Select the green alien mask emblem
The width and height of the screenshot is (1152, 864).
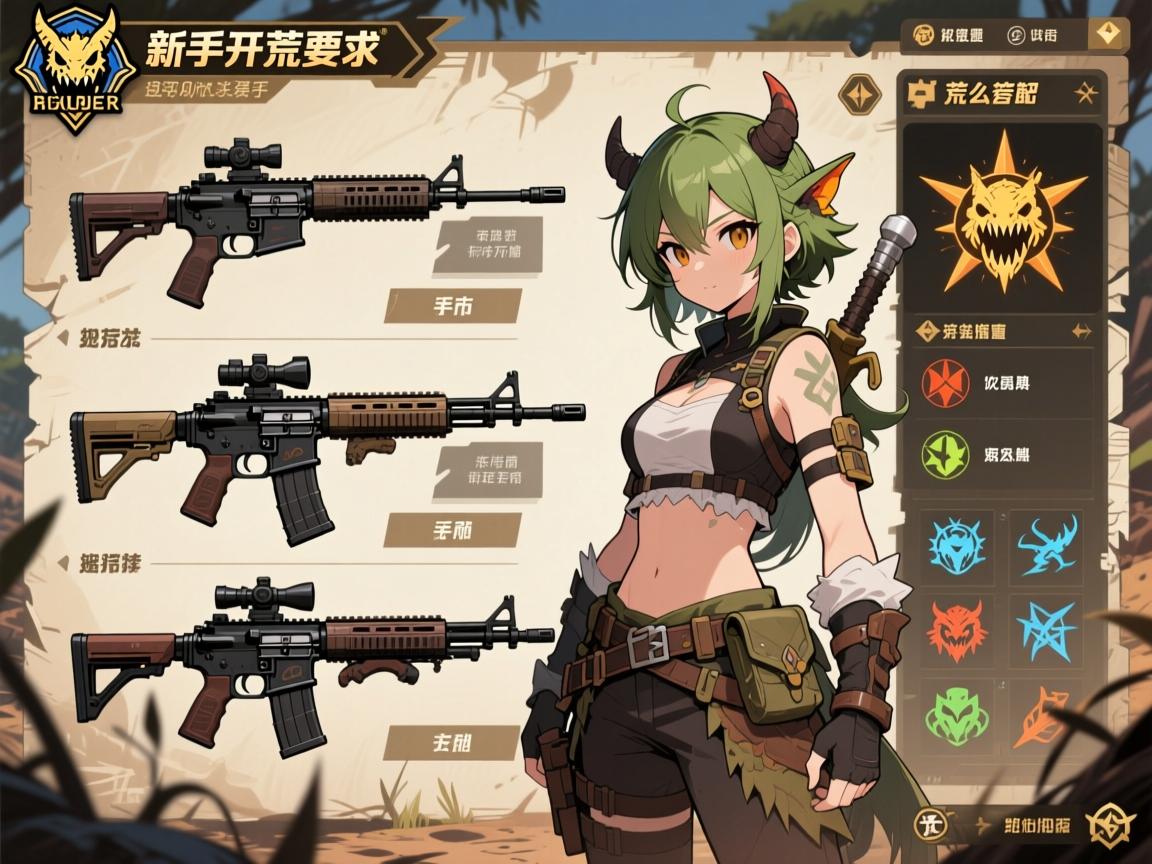click(x=957, y=714)
